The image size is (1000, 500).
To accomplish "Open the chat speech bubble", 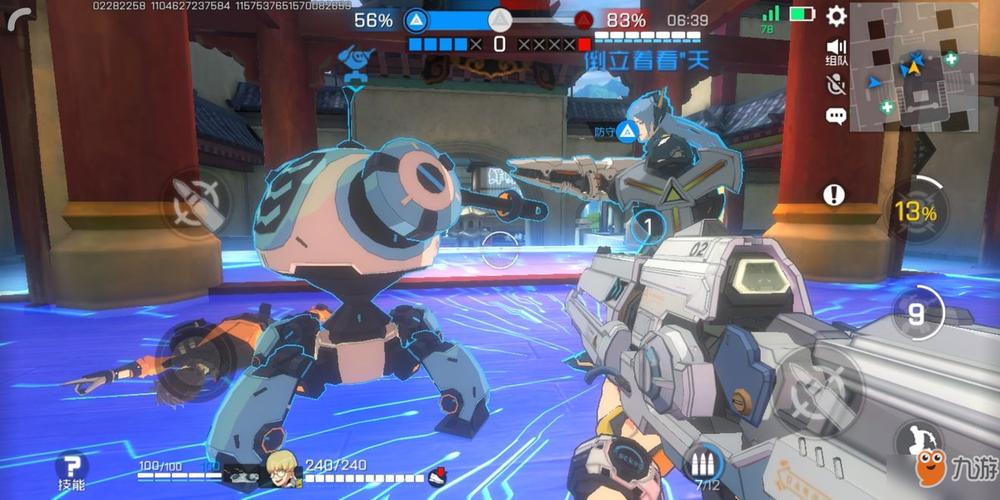I will point(836,116).
